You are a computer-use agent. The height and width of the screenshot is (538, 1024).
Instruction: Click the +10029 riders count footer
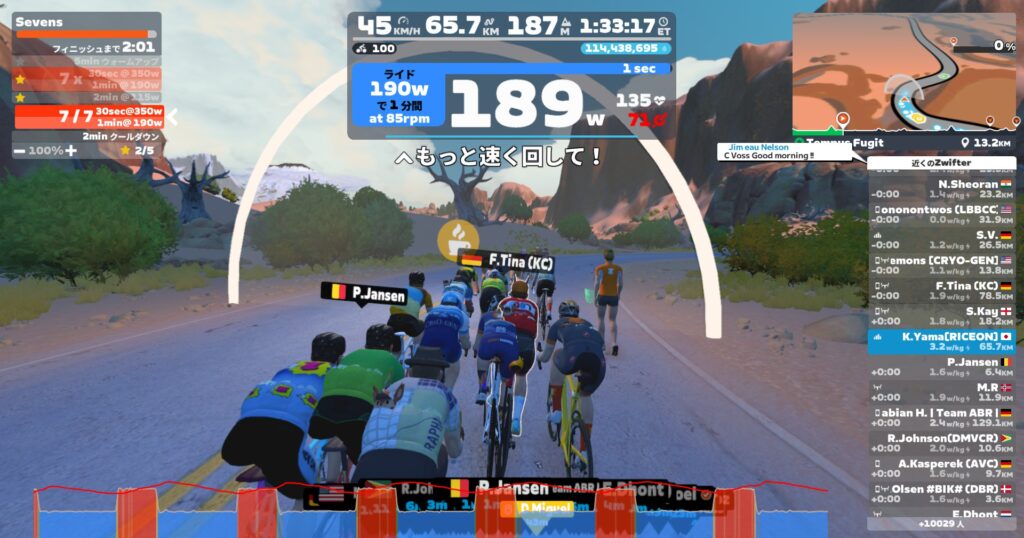tap(942, 523)
